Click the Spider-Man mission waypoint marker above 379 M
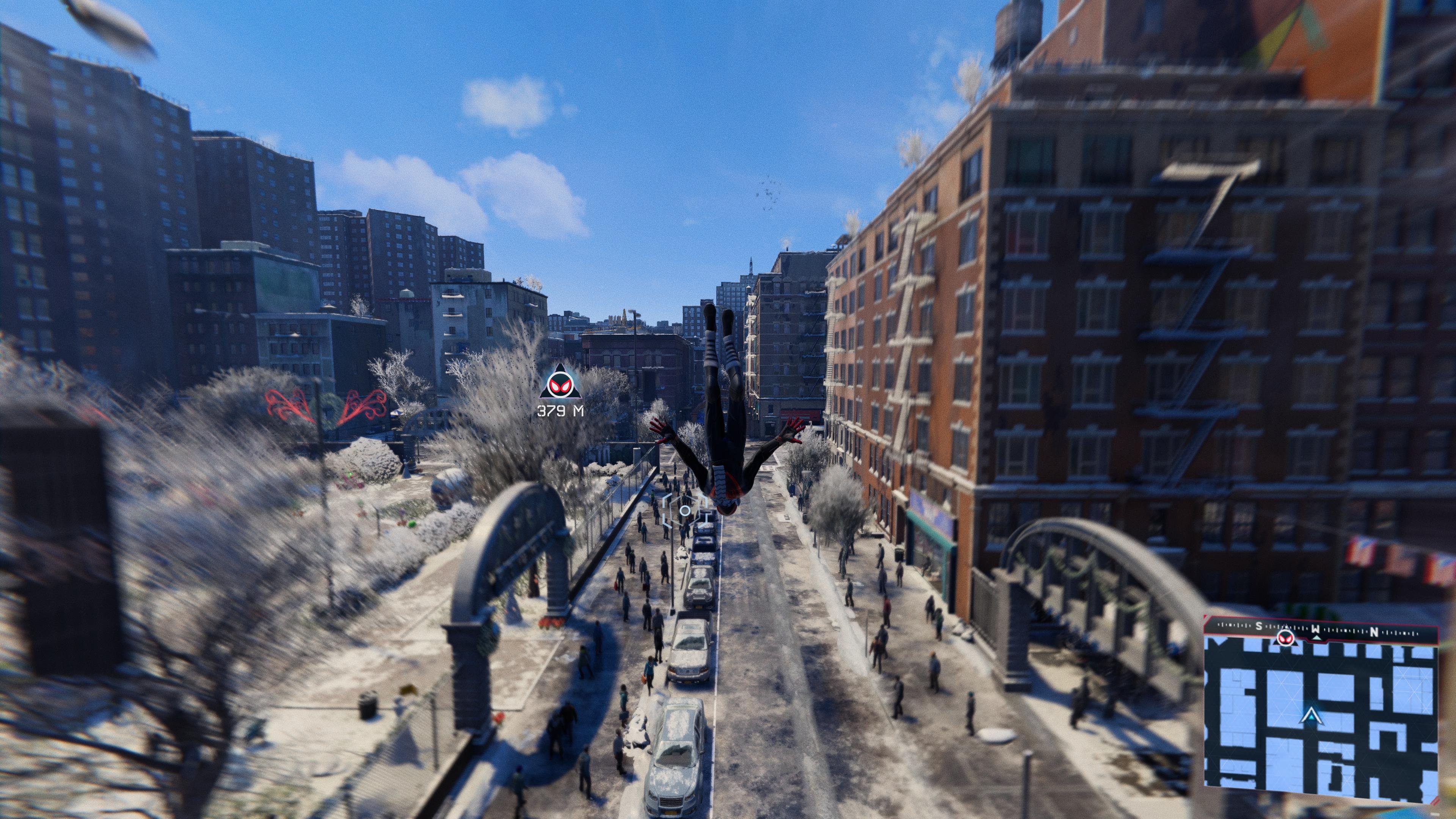 point(560,387)
